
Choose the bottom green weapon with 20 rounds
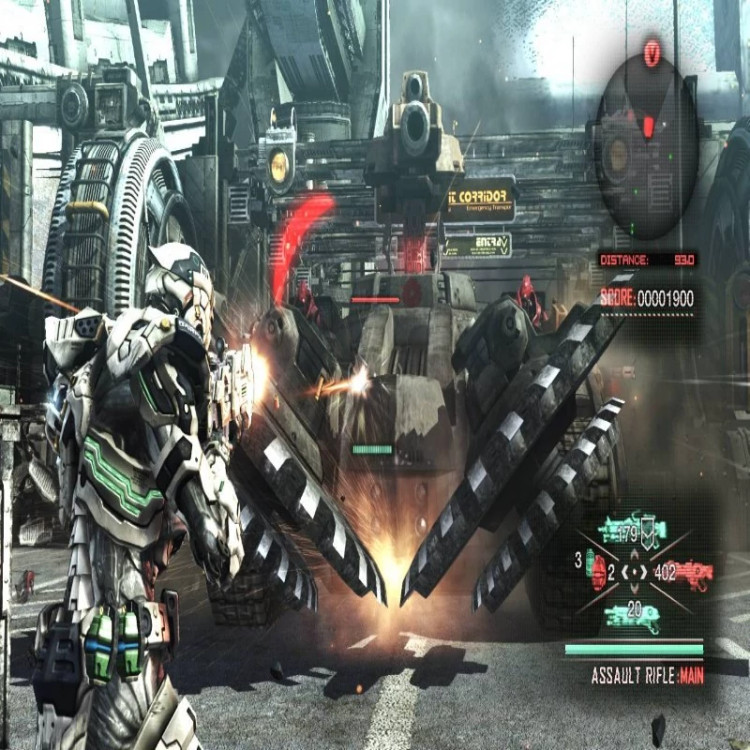(632, 615)
